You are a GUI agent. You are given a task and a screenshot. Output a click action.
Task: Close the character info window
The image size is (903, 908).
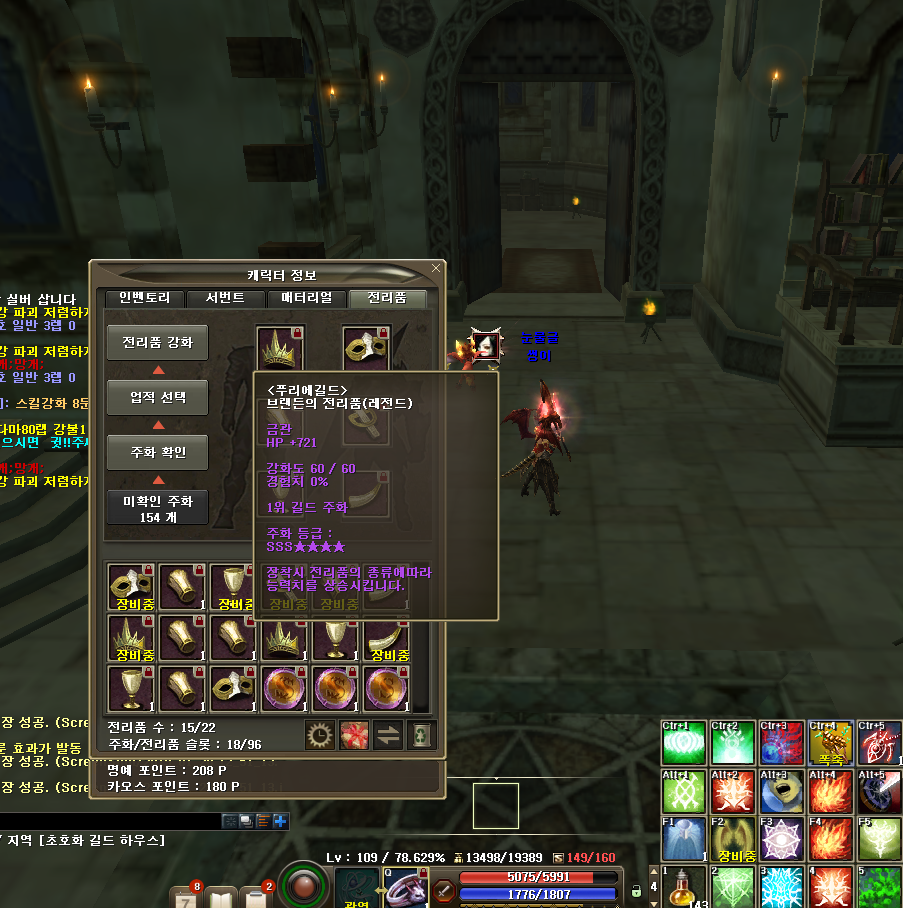pyautogui.click(x=436, y=268)
